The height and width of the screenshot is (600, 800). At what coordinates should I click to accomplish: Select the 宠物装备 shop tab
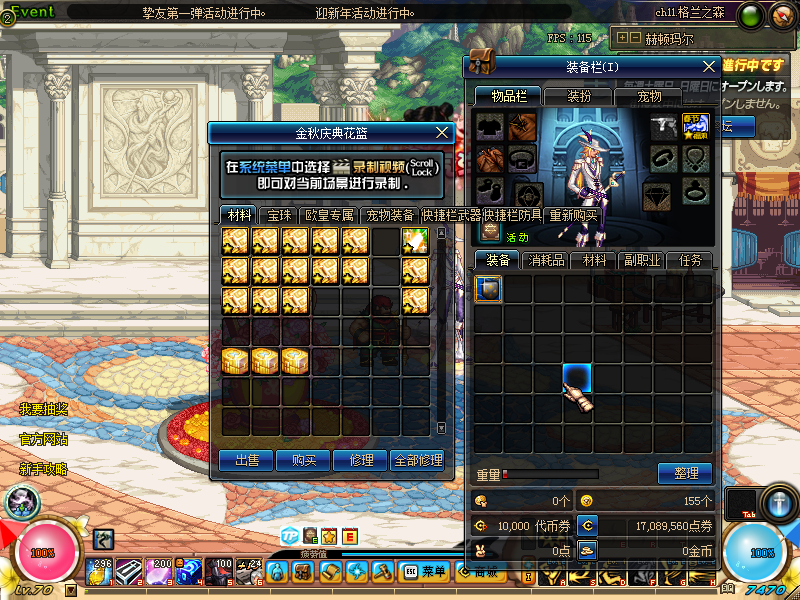[390, 215]
